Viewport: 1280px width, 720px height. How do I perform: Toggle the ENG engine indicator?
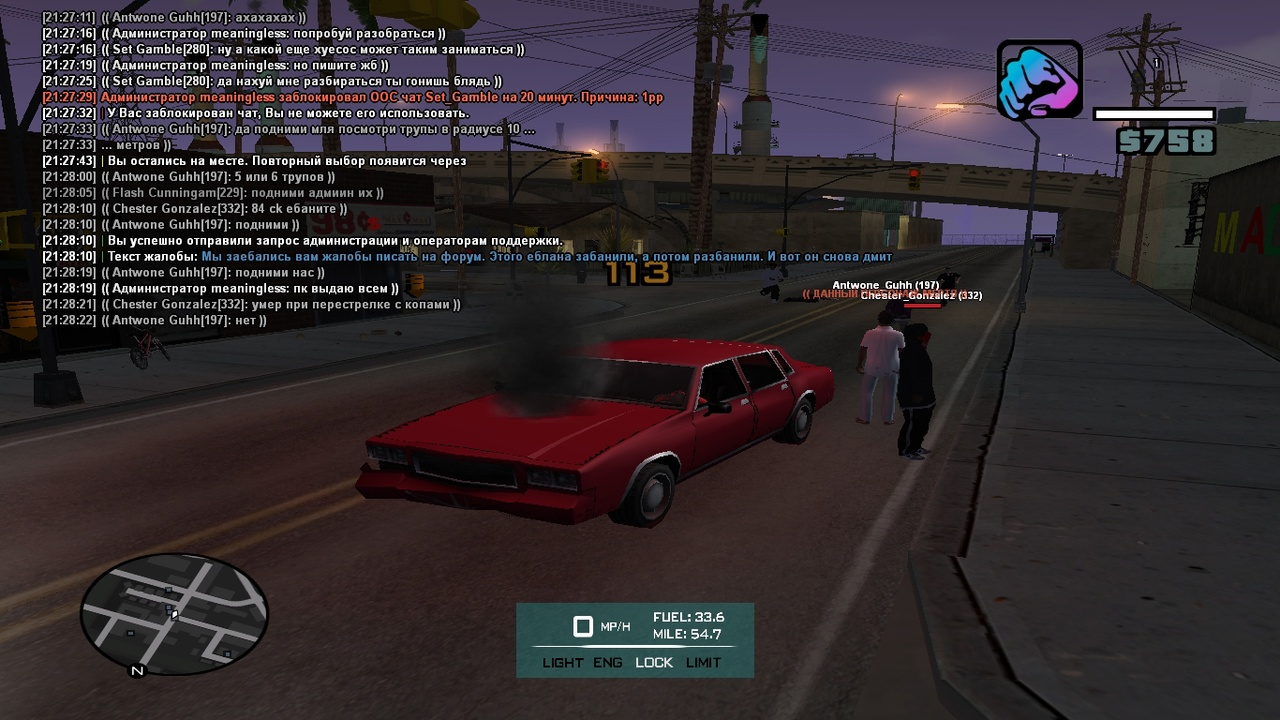(x=607, y=662)
